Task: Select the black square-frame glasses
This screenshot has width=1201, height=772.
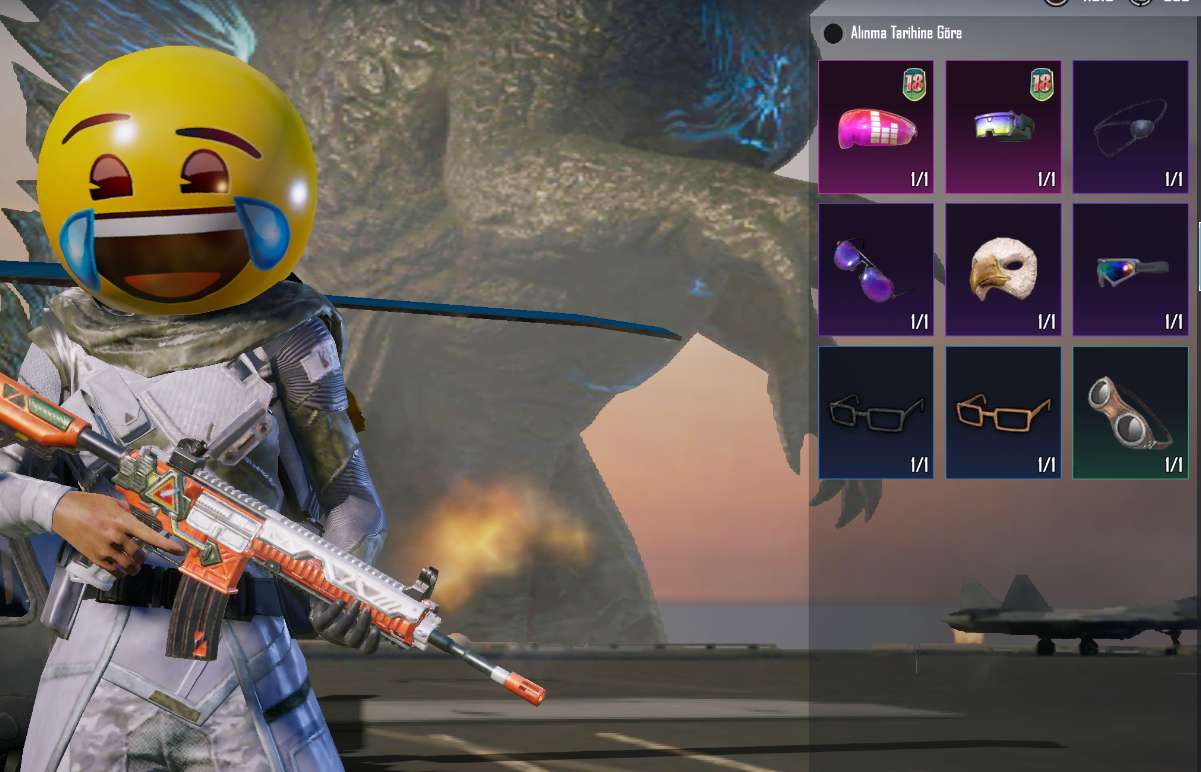Action: (x=876, y=412)
